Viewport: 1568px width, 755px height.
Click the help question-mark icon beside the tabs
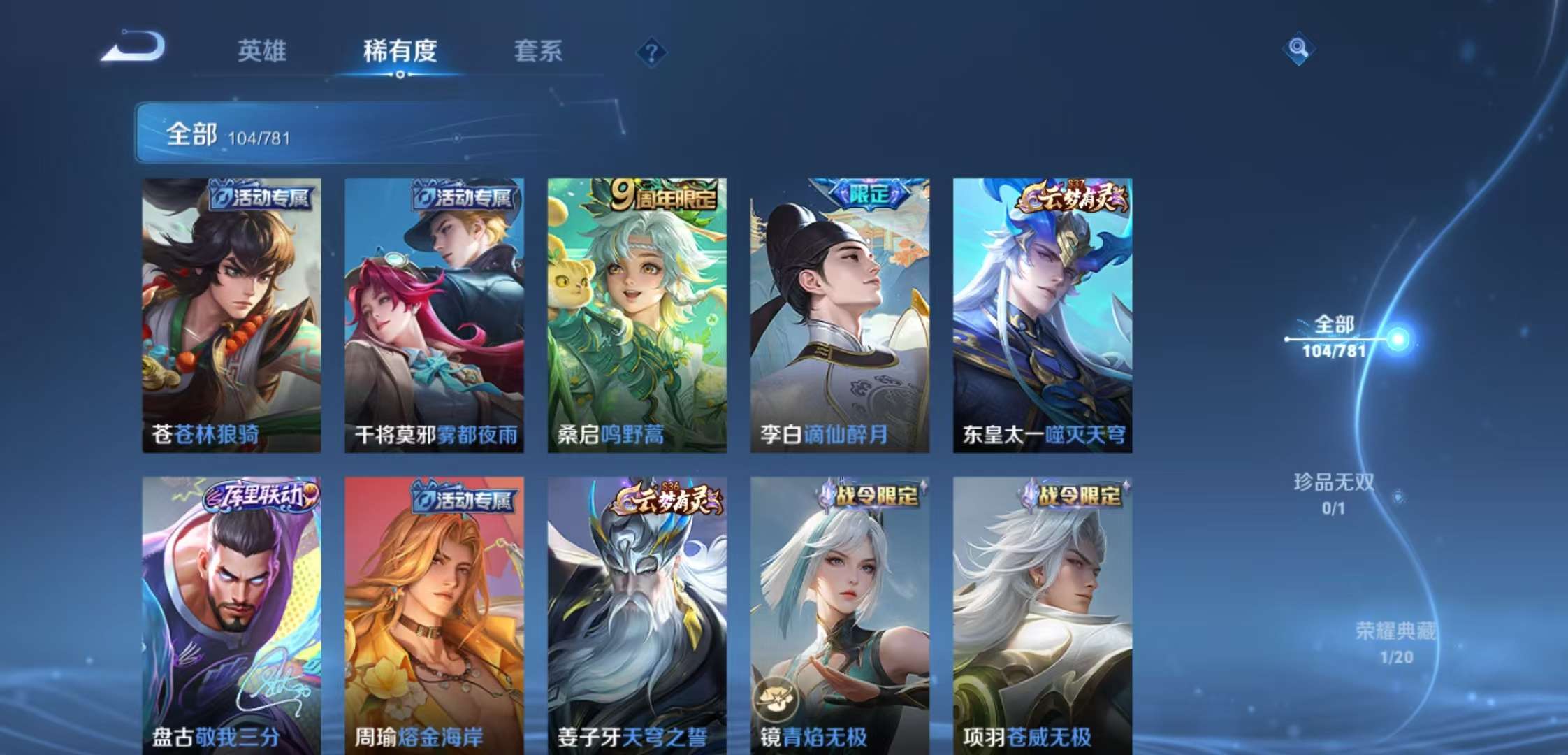click(651, 51)
